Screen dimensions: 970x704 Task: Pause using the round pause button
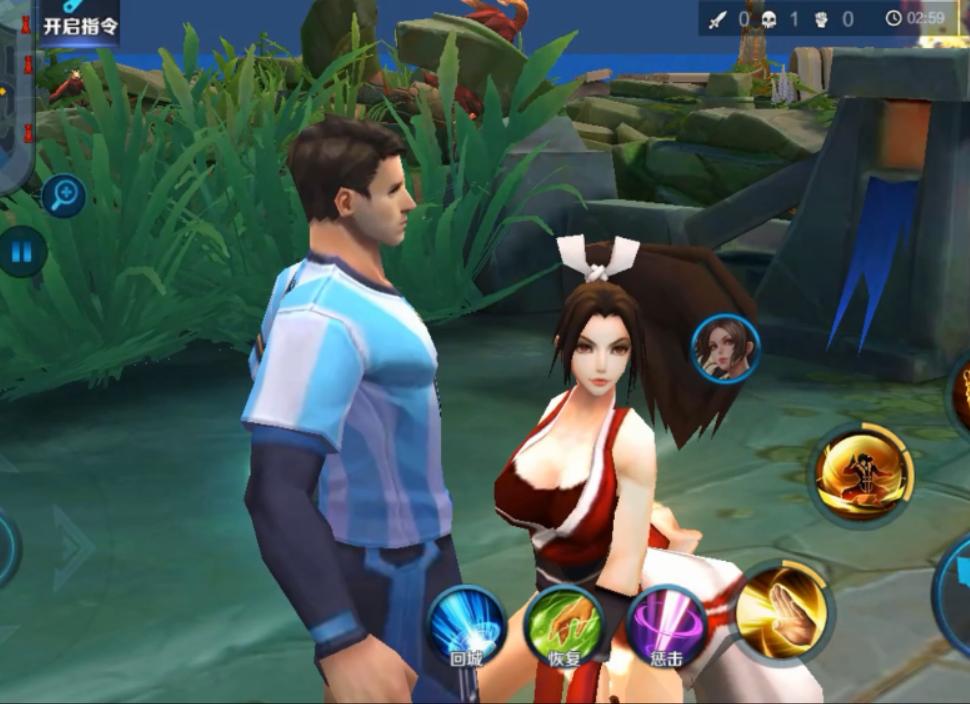click(22, 251)
